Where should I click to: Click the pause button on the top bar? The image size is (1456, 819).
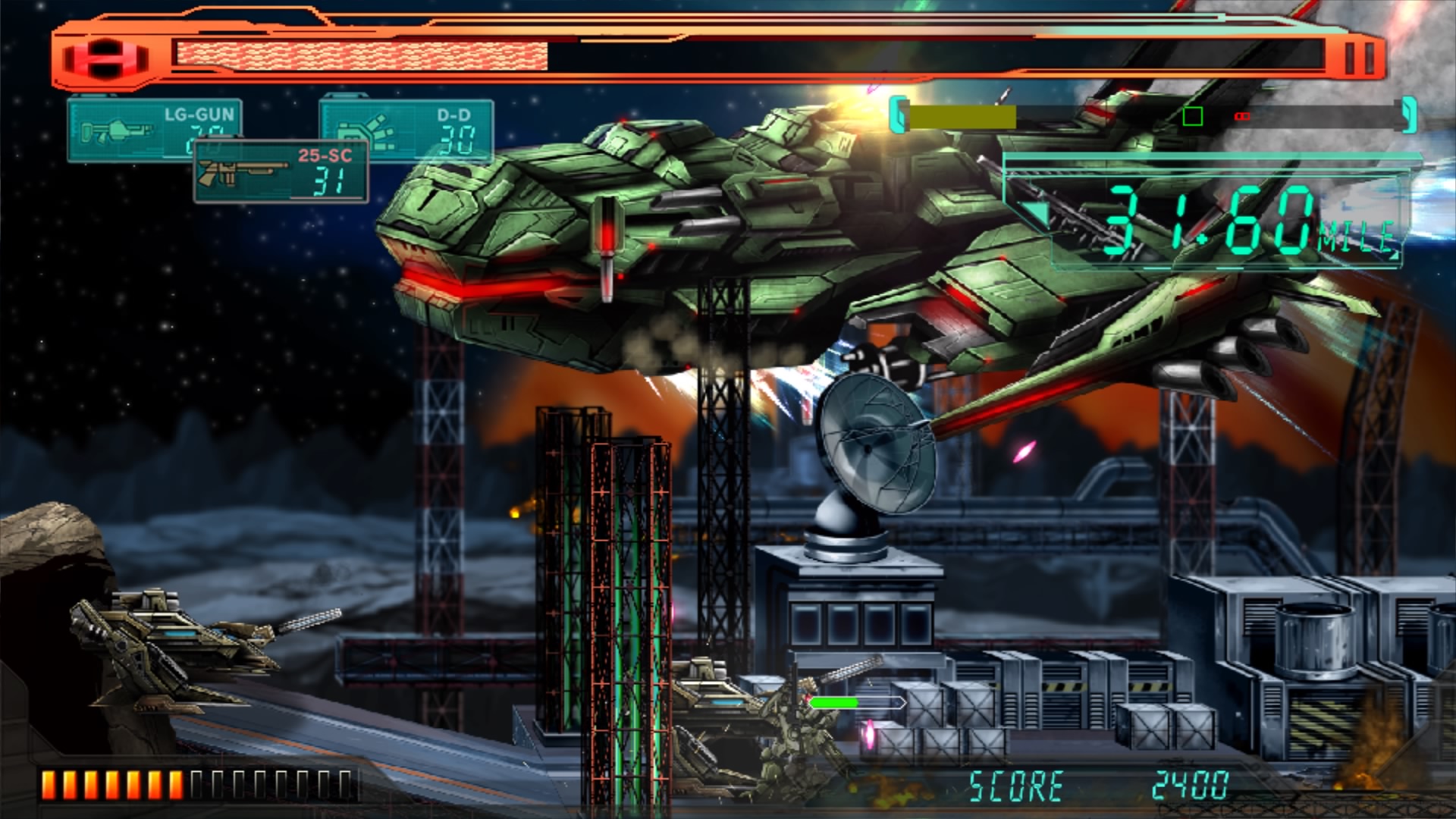pyautogui.click(x=1359, y=58)
